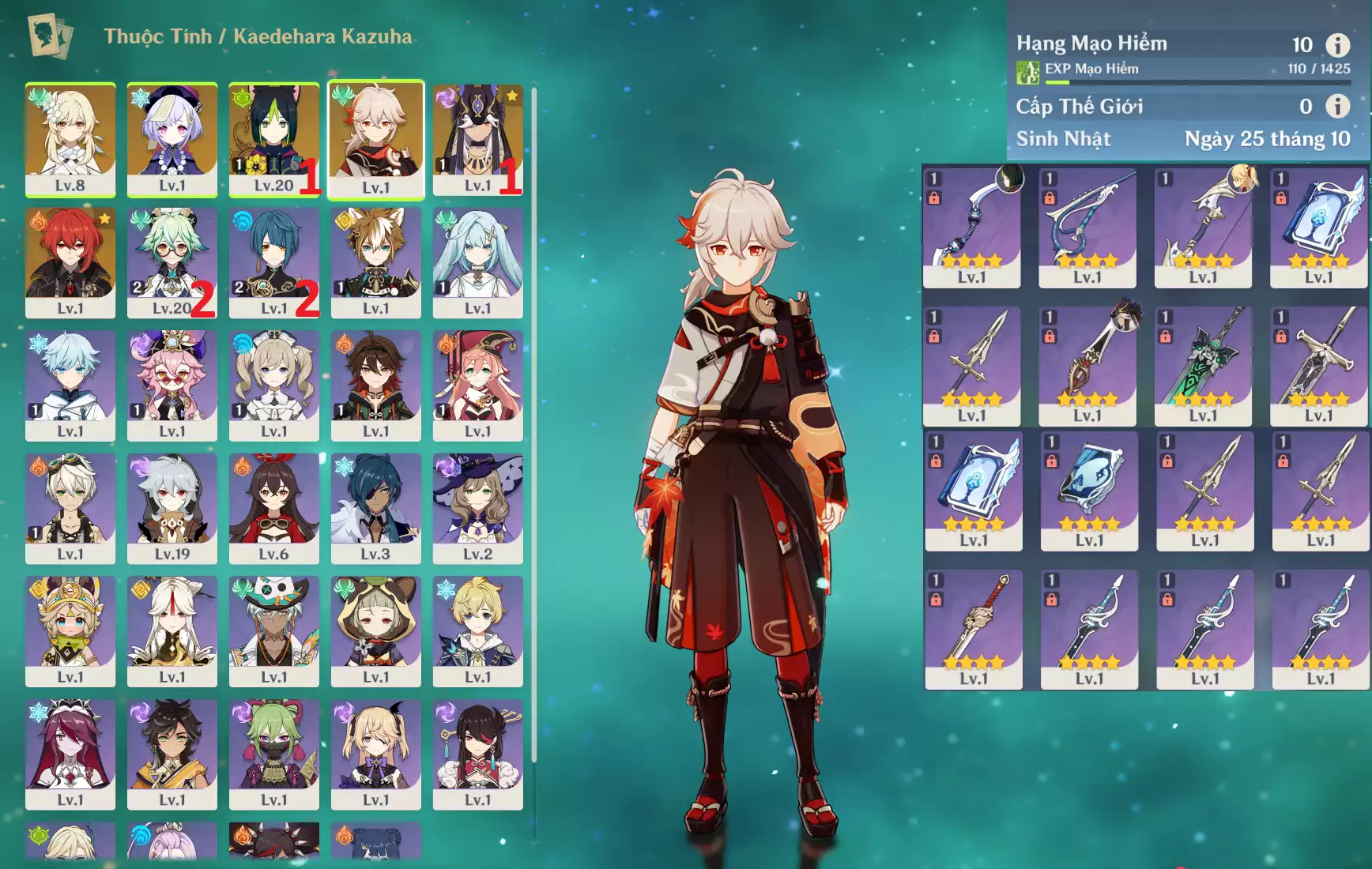The image size is (1372, 869).
Task: Pick Cyno's character portrait
Action: (478, 139)
